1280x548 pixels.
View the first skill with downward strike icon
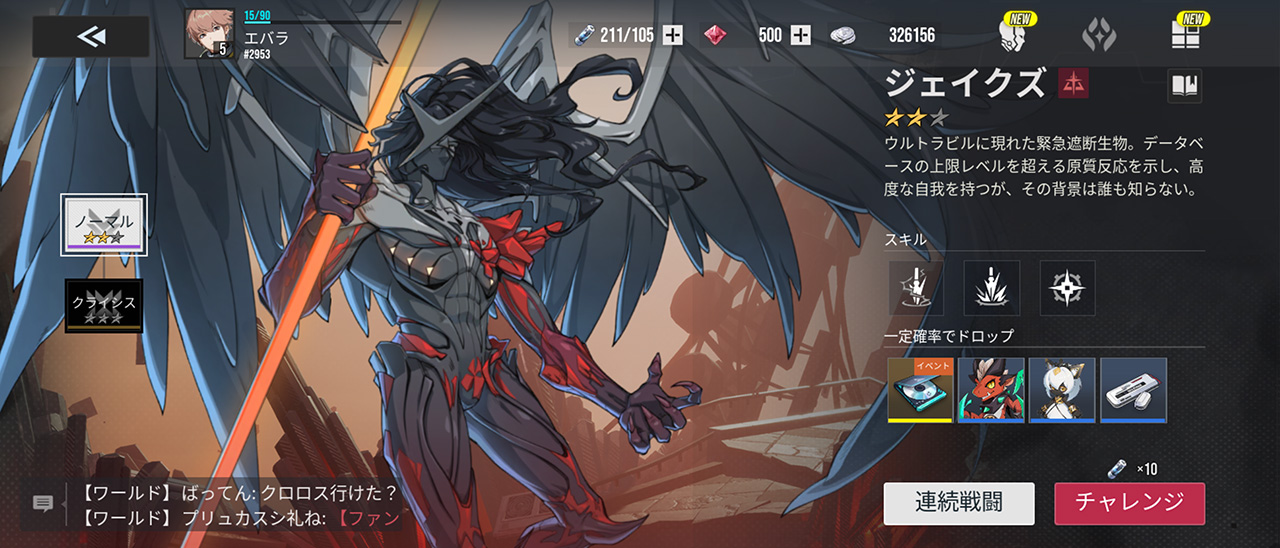pos(916,288)
